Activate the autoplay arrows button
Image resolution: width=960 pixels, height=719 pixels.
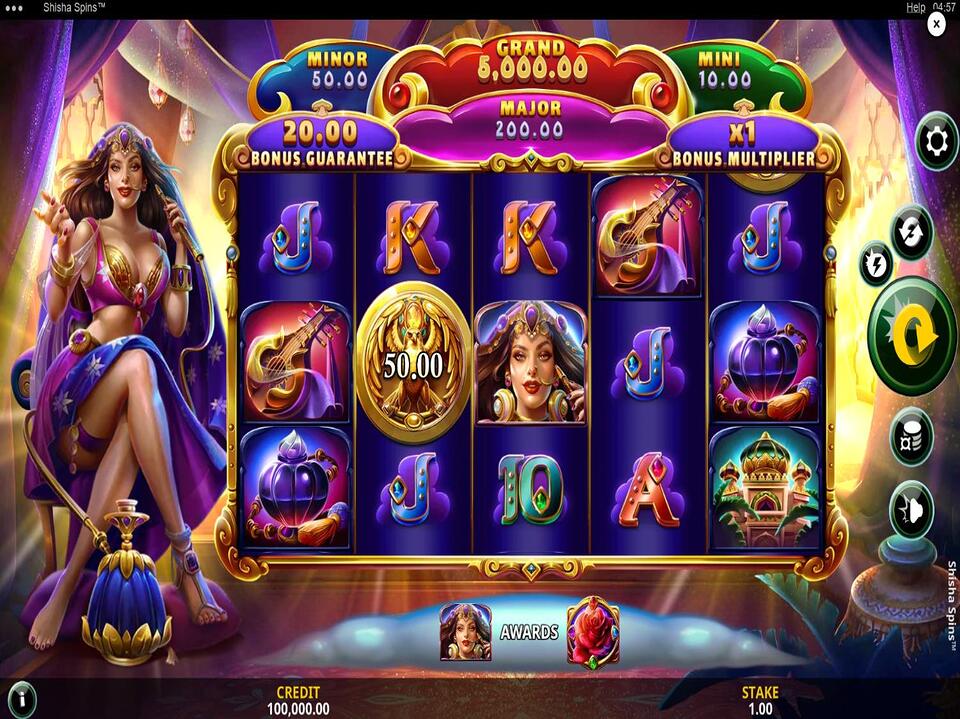912,231
